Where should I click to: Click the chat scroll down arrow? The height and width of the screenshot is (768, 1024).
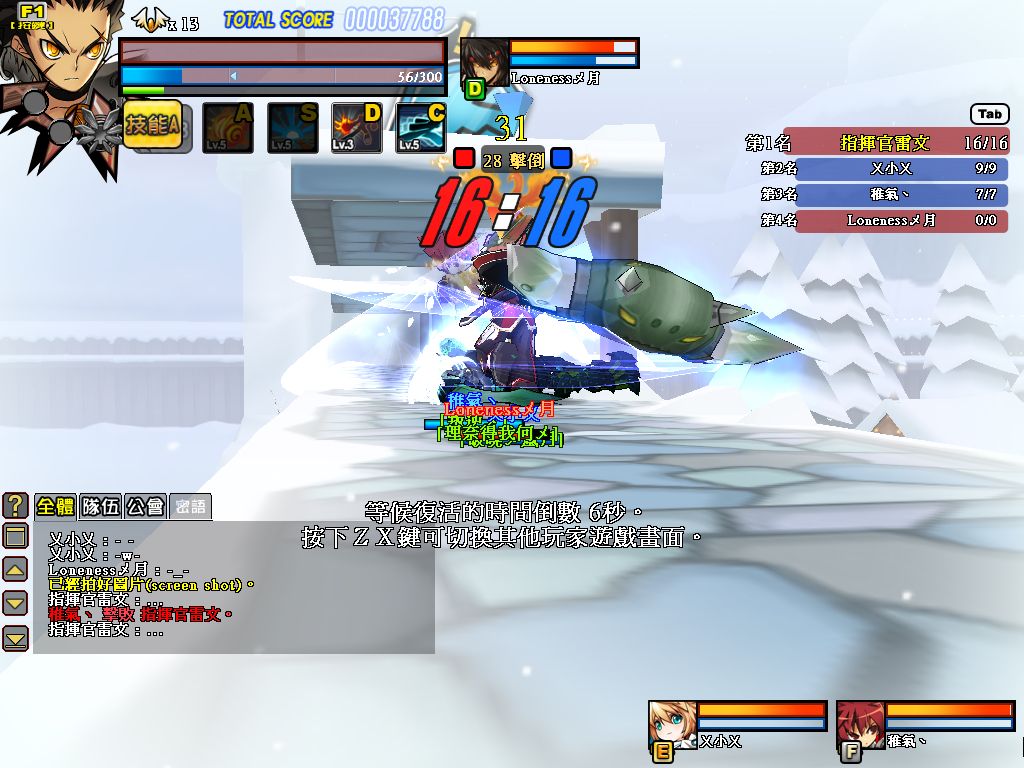15,603
